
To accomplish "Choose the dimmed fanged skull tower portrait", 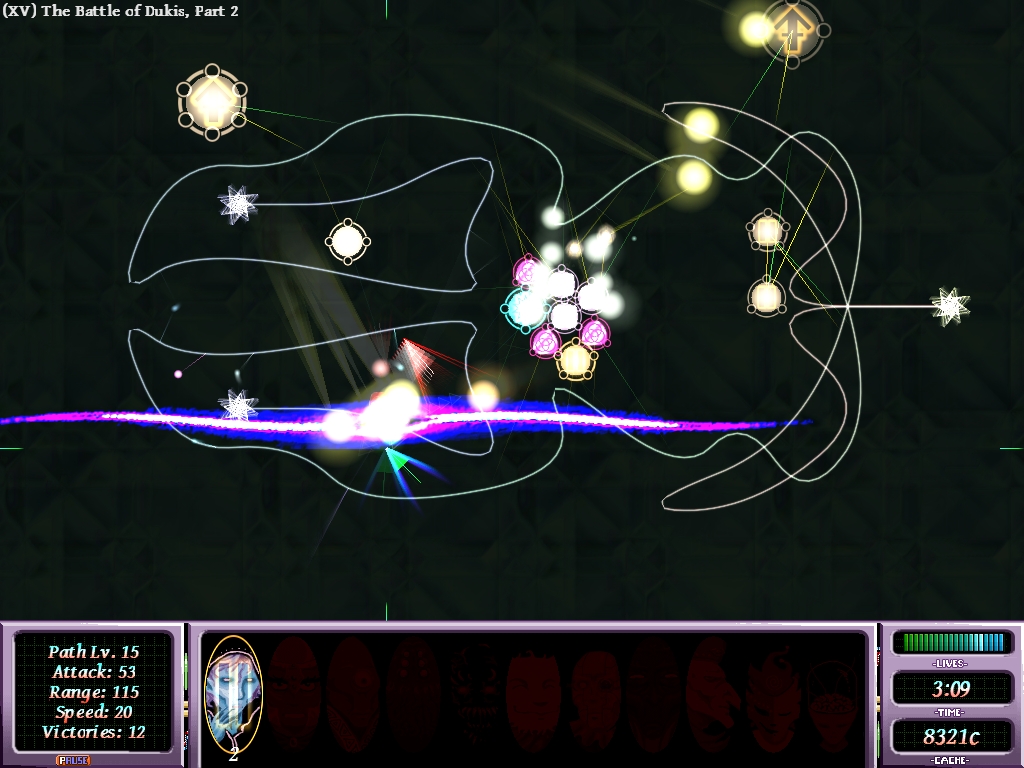I will pyautogui.click(x=472, y=692).
